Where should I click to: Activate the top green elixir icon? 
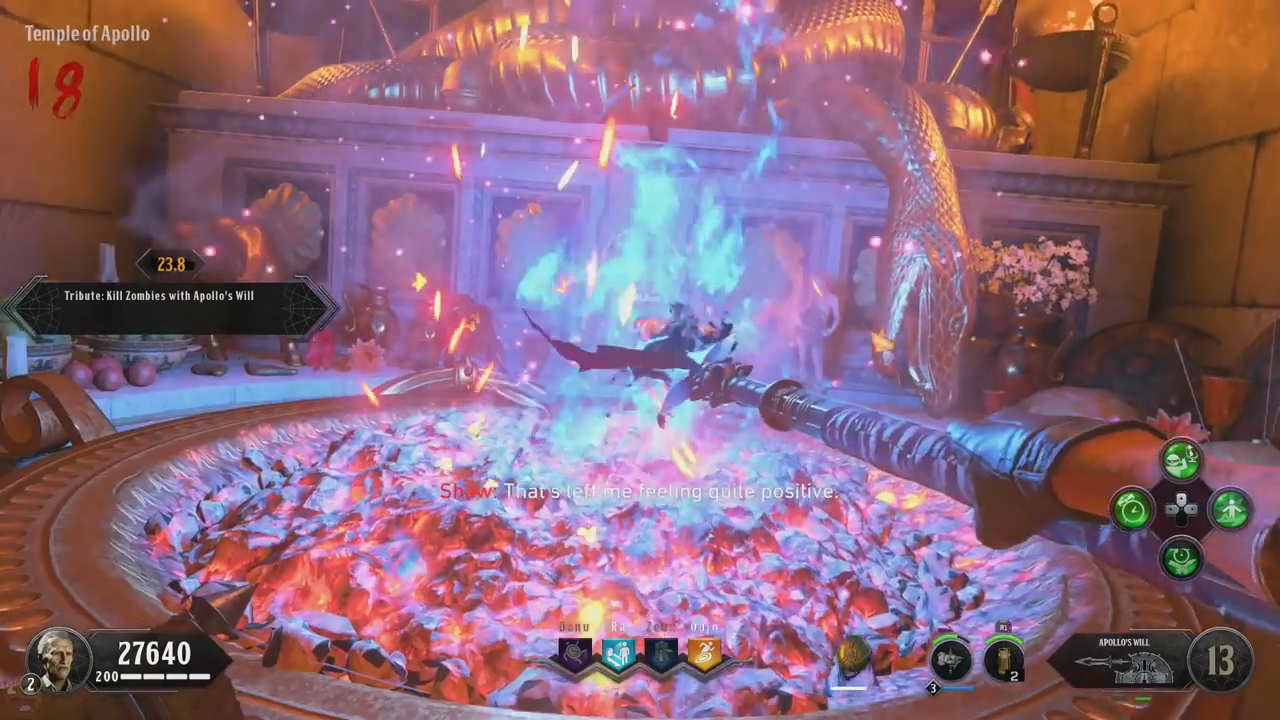coord(1181,461)
